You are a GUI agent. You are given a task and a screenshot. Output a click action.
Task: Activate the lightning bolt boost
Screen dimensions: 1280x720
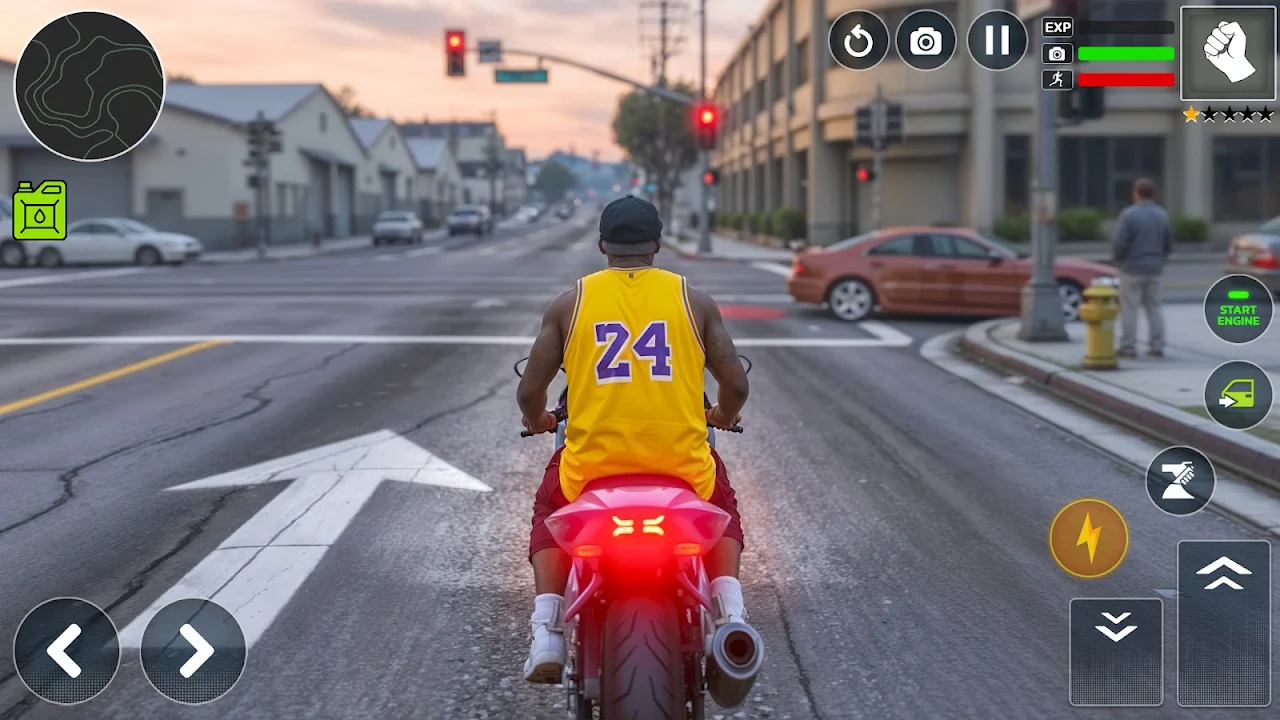[1089, 538]
